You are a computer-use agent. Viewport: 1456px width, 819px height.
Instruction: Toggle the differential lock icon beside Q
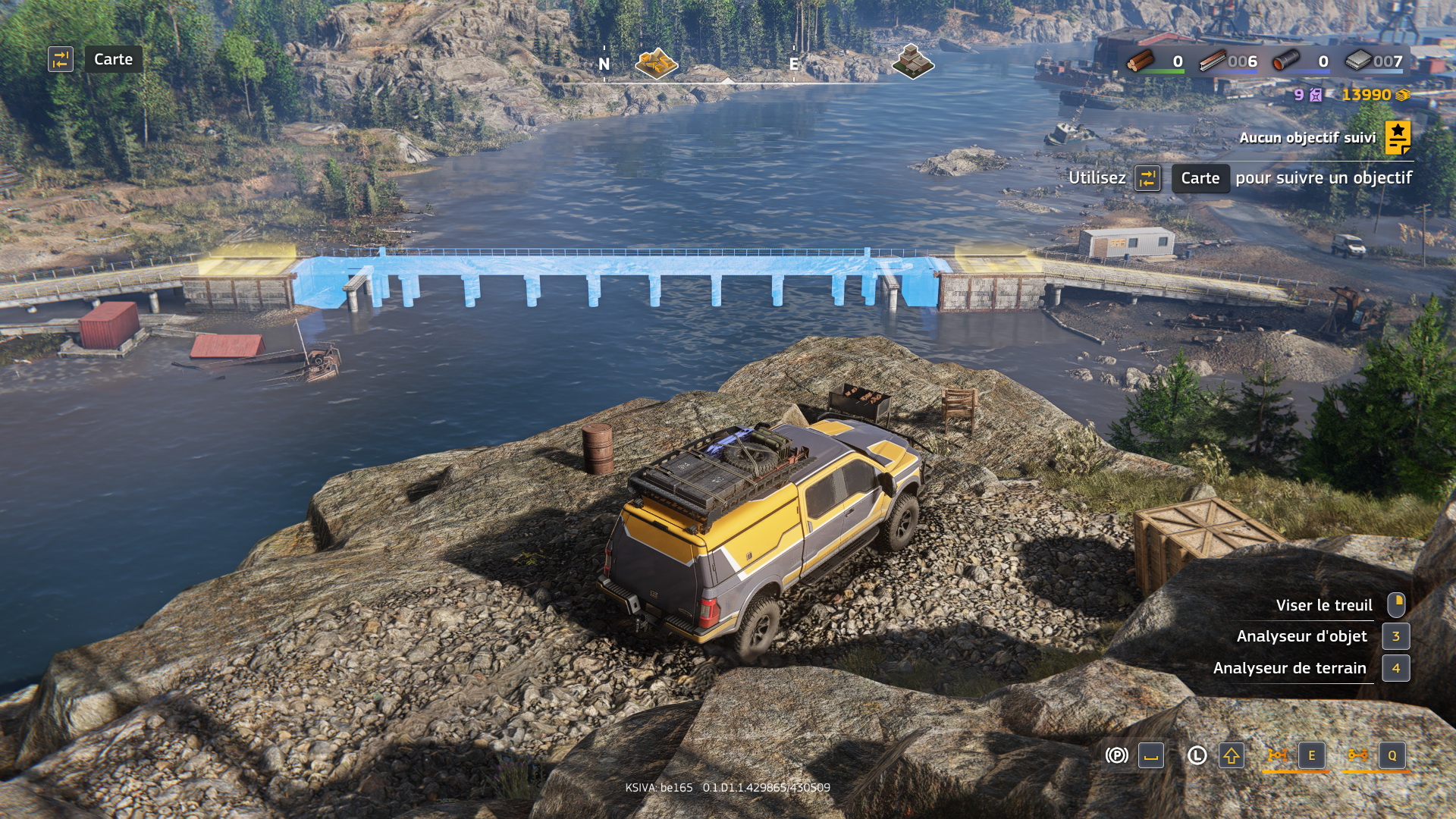(x=1357, y=755)
